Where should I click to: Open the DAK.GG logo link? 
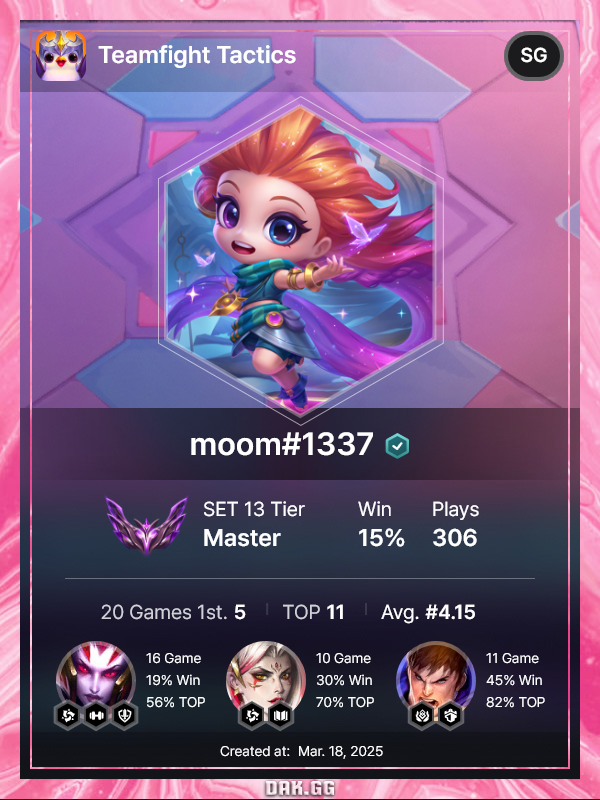click(300, 788)
